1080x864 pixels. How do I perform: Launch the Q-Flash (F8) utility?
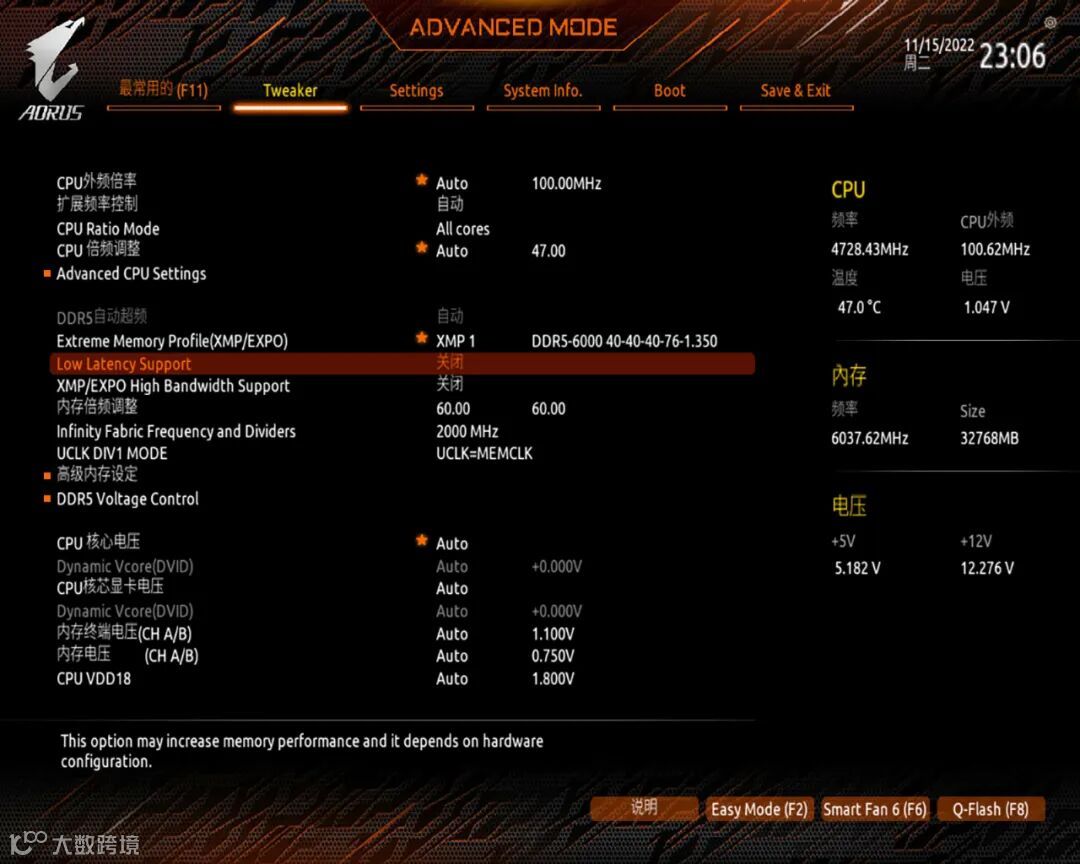(x=990, y=809)
